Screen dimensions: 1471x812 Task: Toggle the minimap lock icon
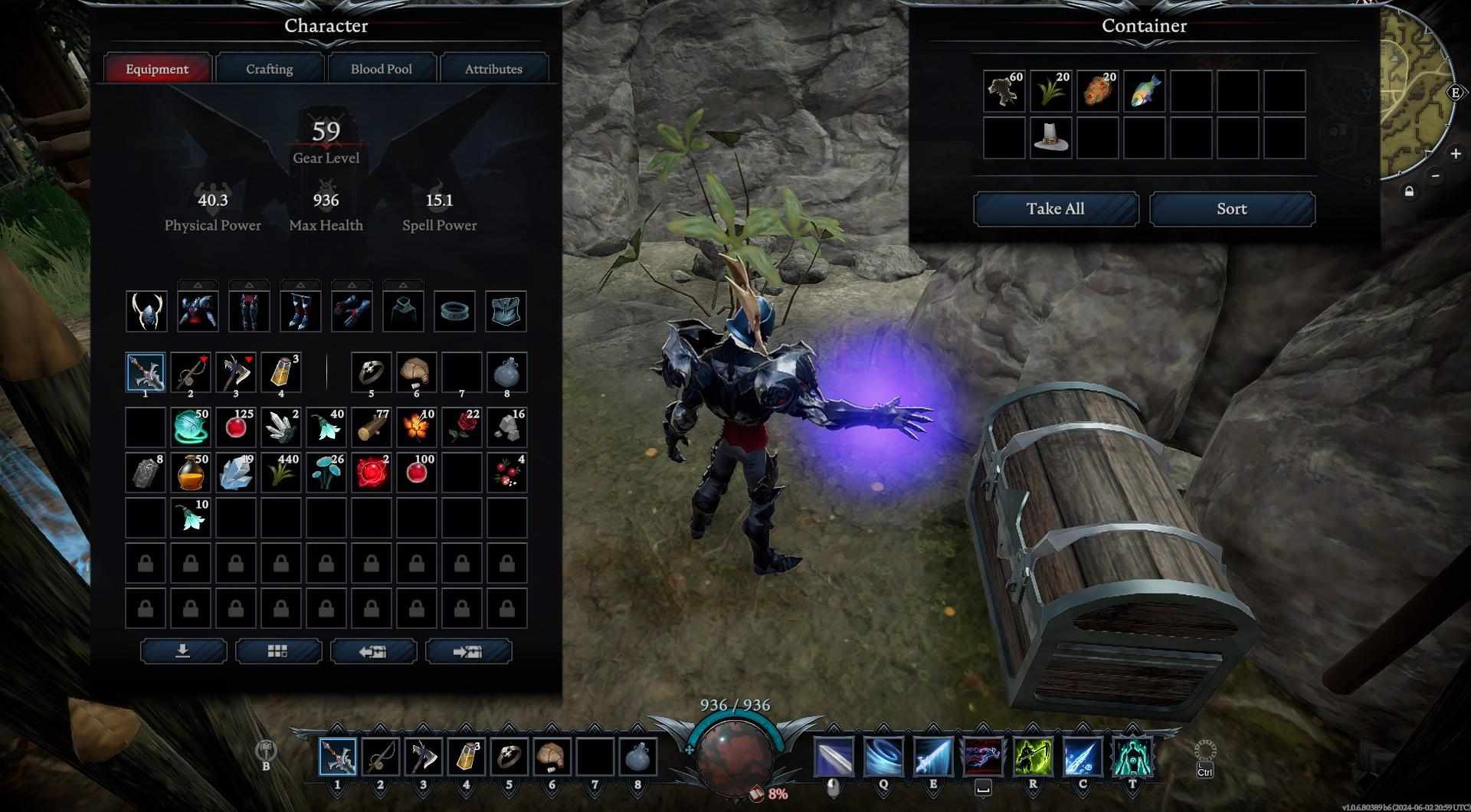click(x=1409, y=192)
